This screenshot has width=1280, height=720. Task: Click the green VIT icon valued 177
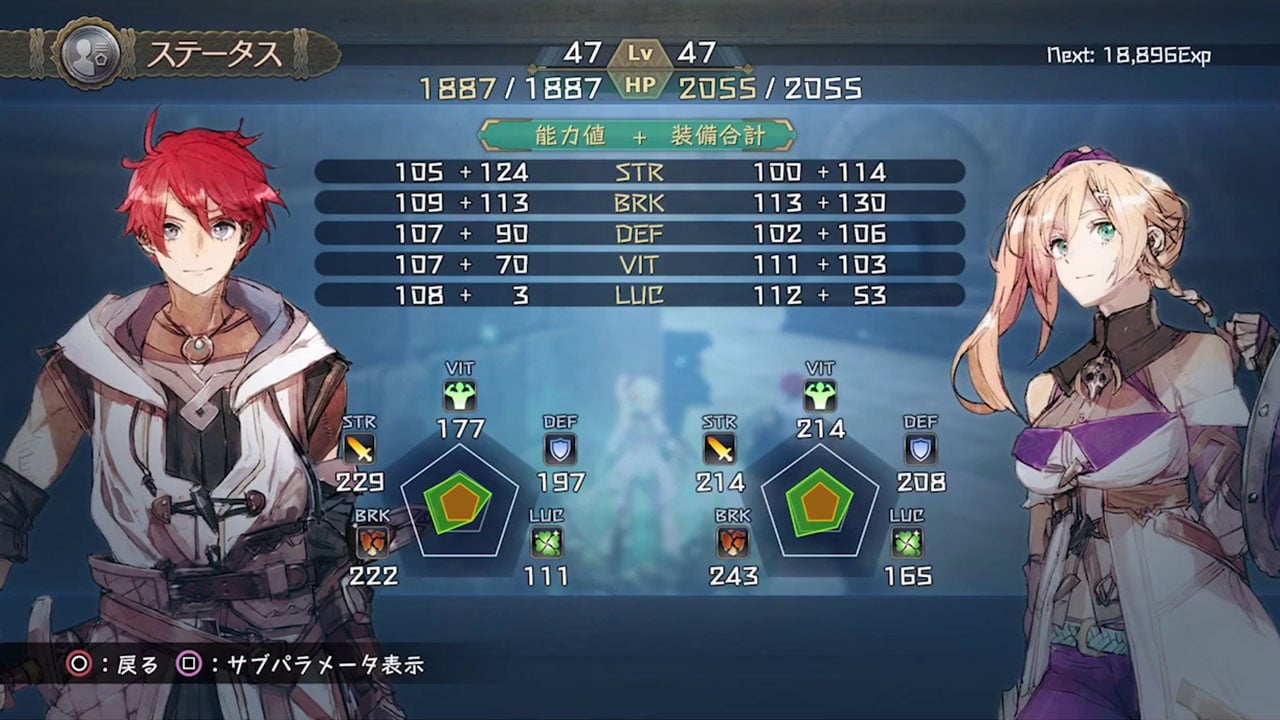click(x=460, y=395)
